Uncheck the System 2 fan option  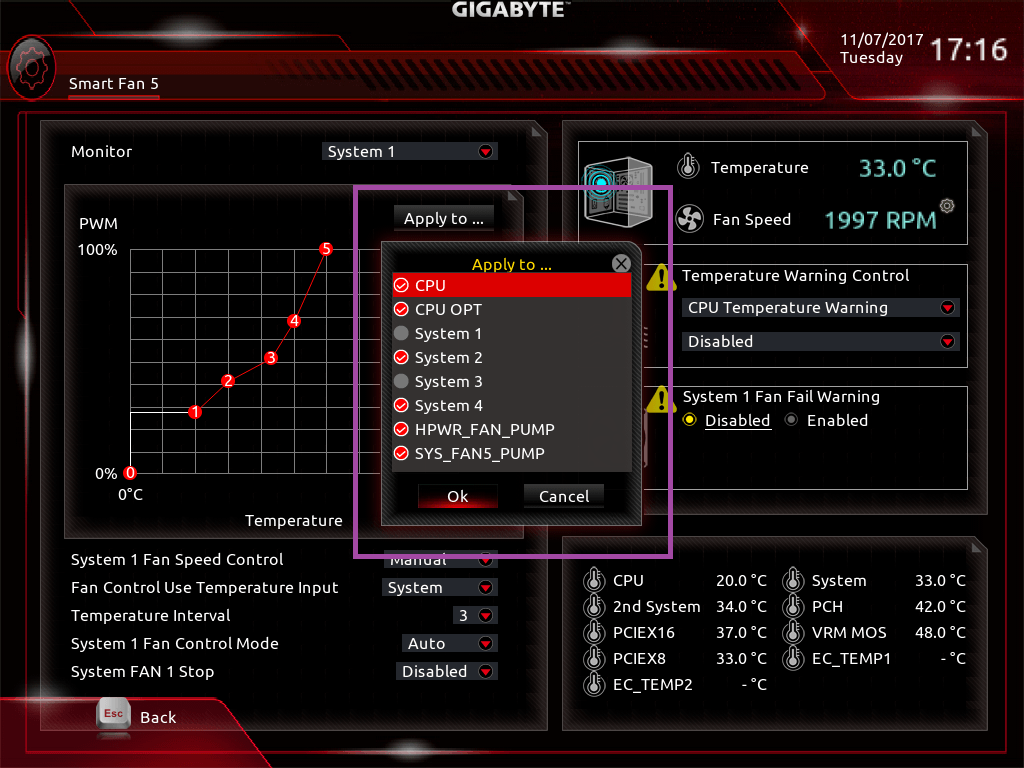[x=402, y=358]
